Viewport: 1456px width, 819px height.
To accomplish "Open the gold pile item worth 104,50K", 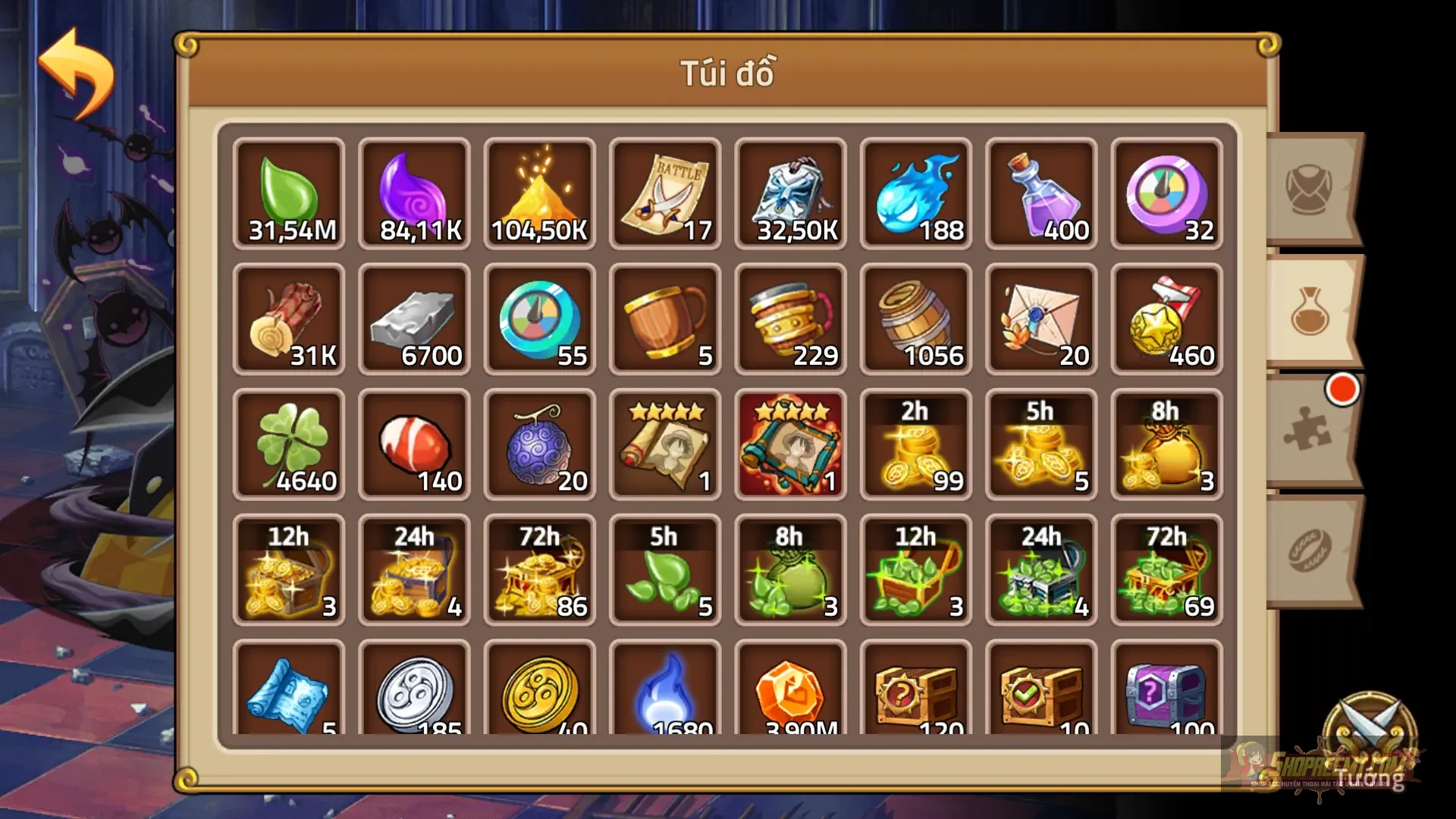I will point(539,193).
